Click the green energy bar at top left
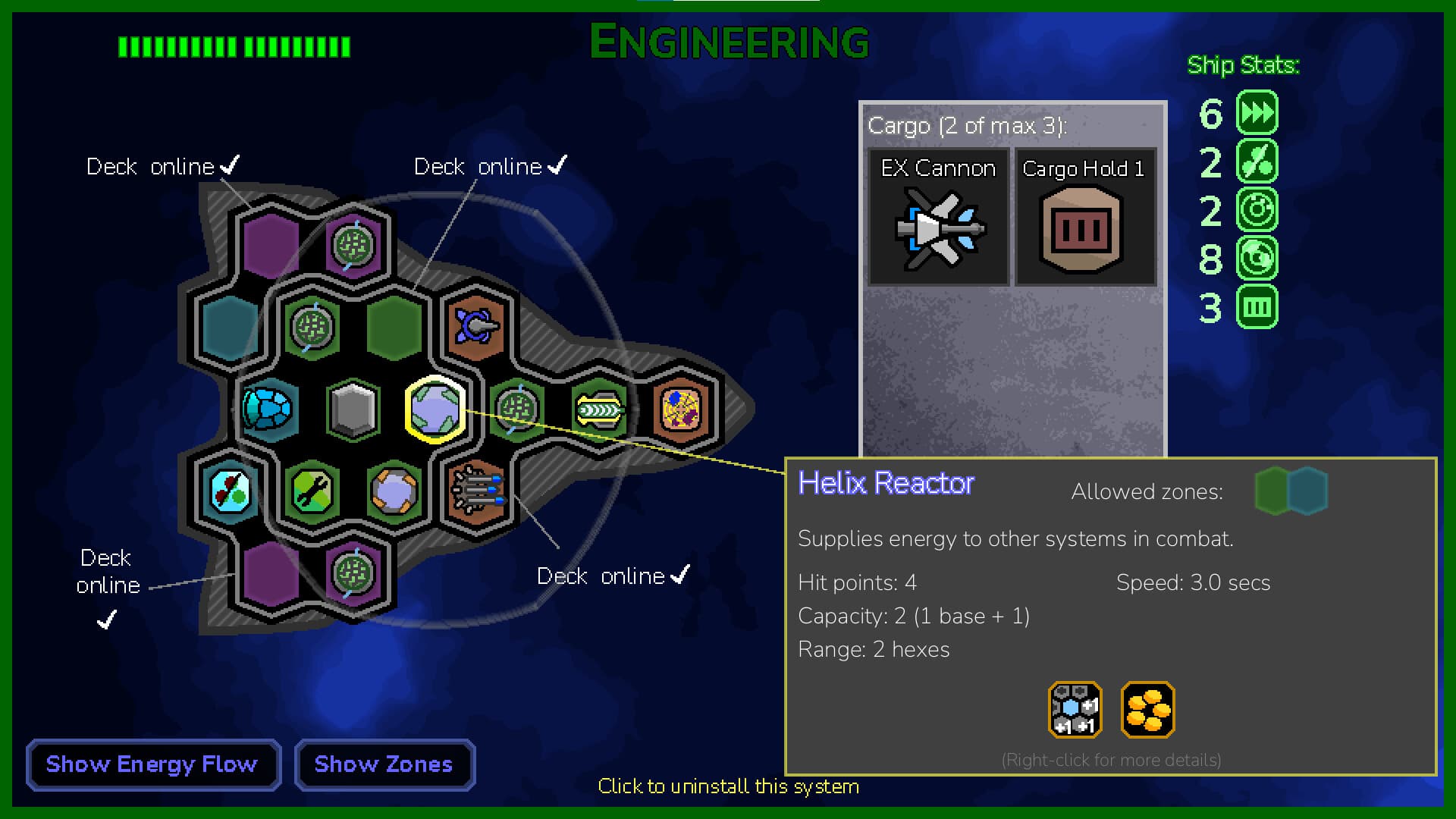The image size is (1456, 819). click(231, 47)
